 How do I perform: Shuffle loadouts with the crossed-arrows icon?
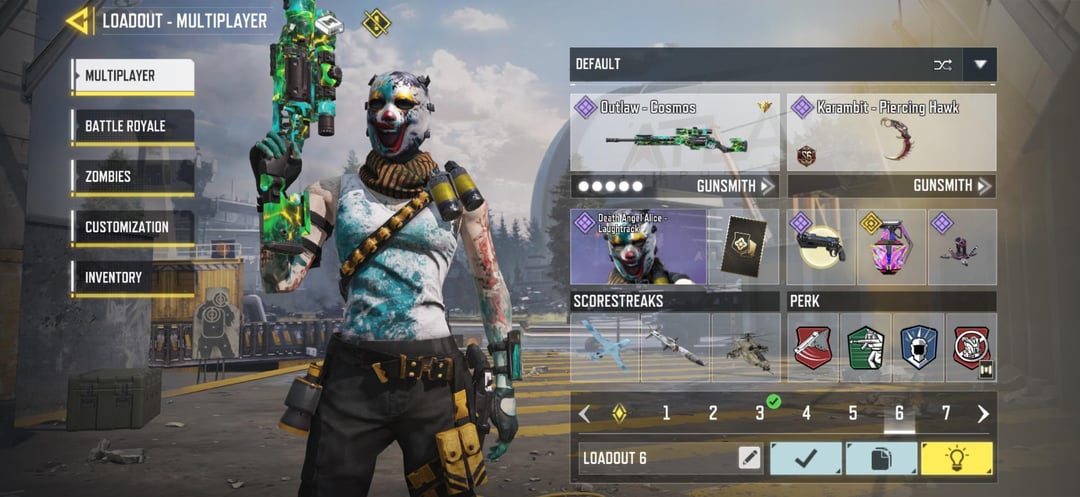(x=942, y=65)
